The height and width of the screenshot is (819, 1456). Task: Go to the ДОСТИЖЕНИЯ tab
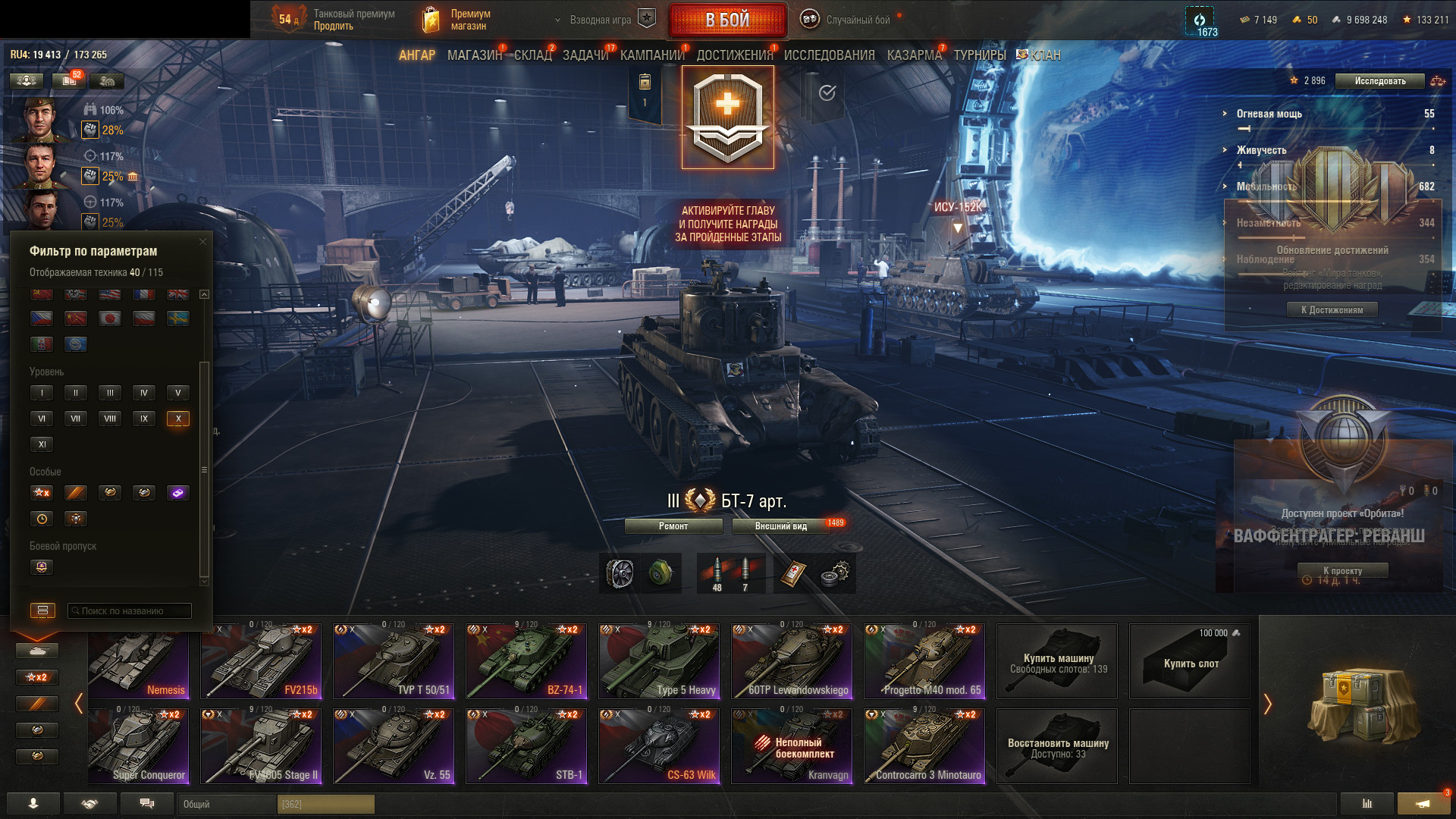click(x=734, y=55)
